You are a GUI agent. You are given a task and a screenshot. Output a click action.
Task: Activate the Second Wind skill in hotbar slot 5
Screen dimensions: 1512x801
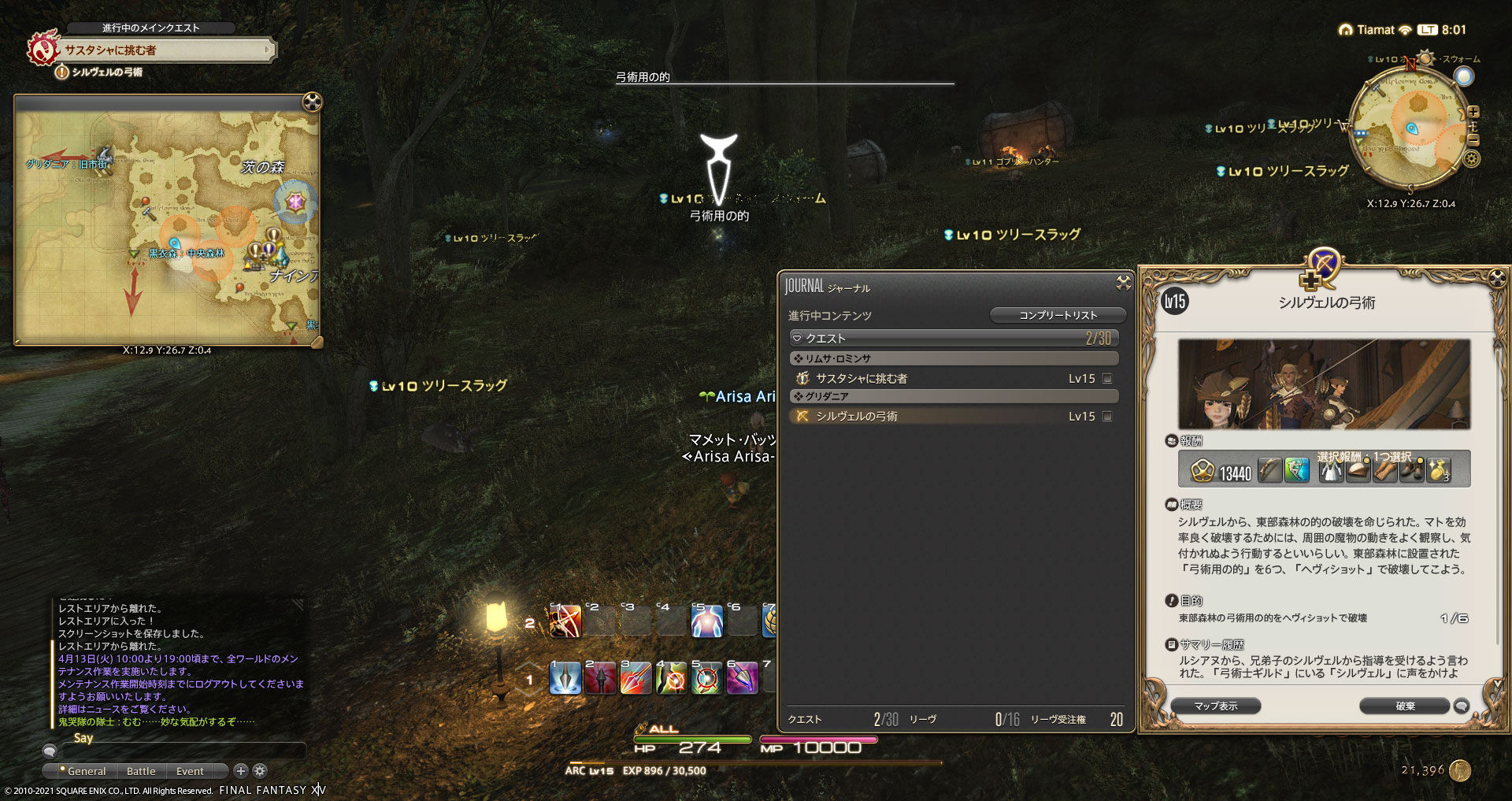[709, 622]
